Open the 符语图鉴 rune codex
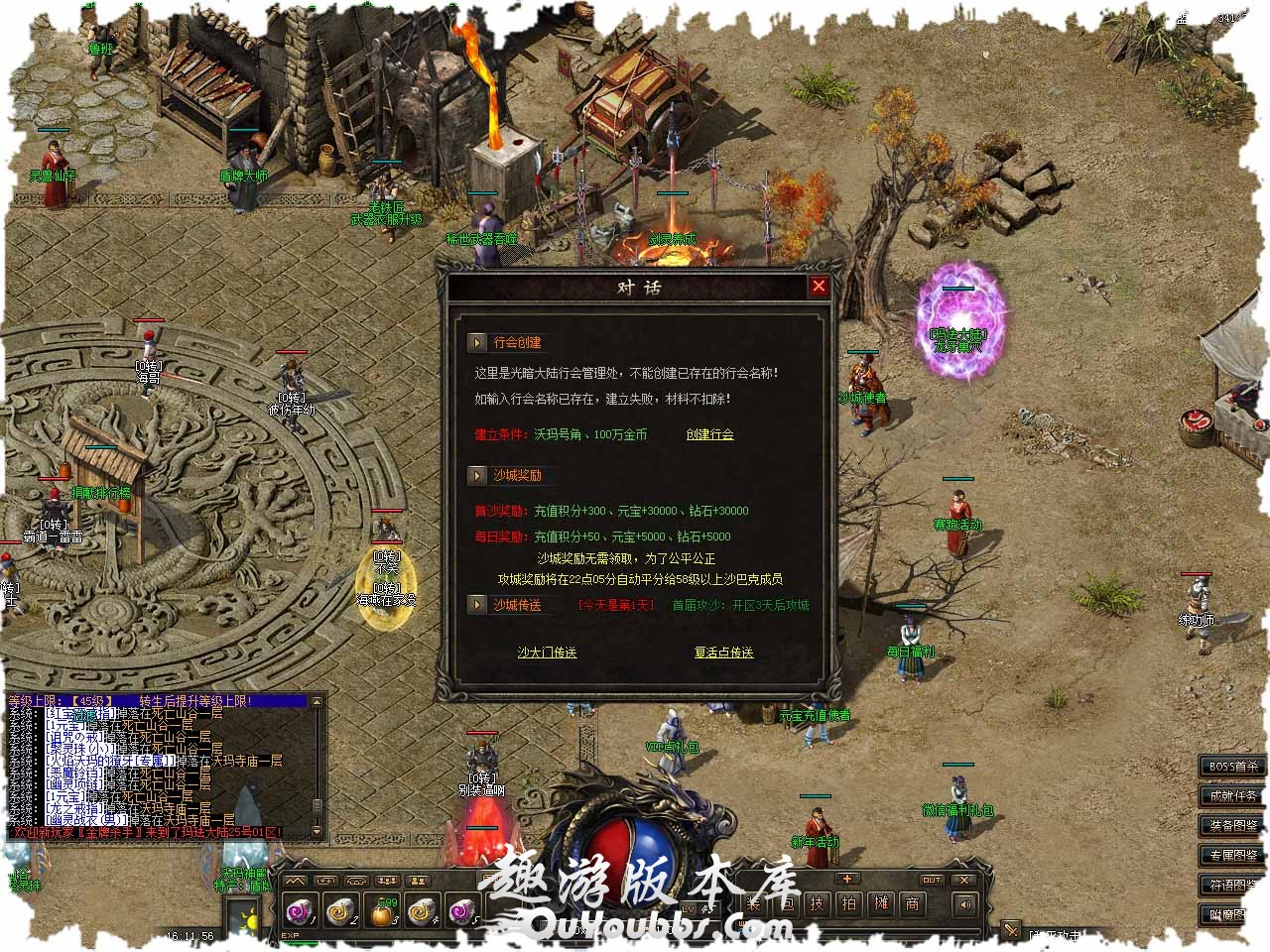Screen dimensions: 1270x952 [1233, 885]
